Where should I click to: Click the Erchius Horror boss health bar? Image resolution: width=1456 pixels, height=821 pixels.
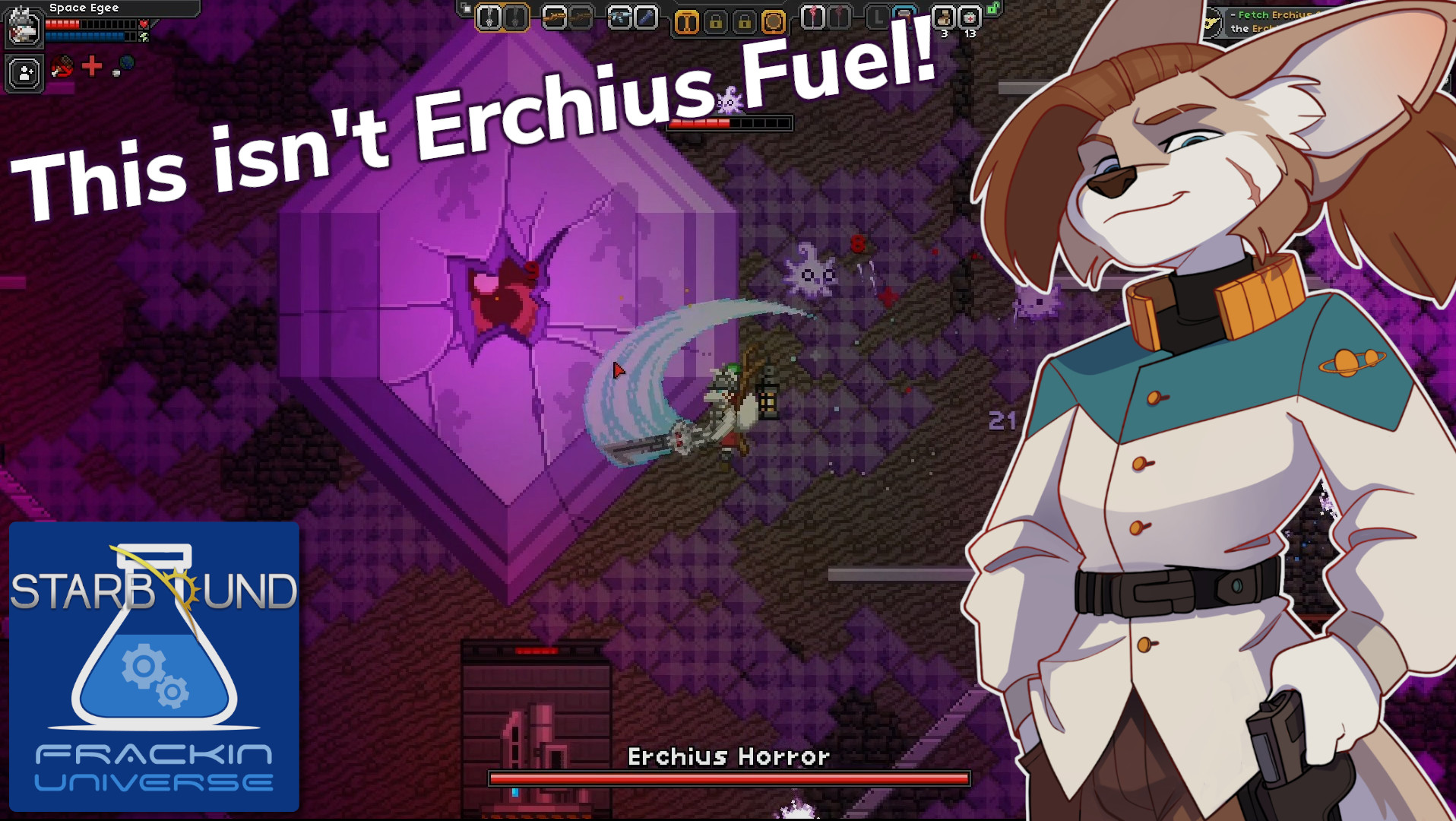[730, 778]
